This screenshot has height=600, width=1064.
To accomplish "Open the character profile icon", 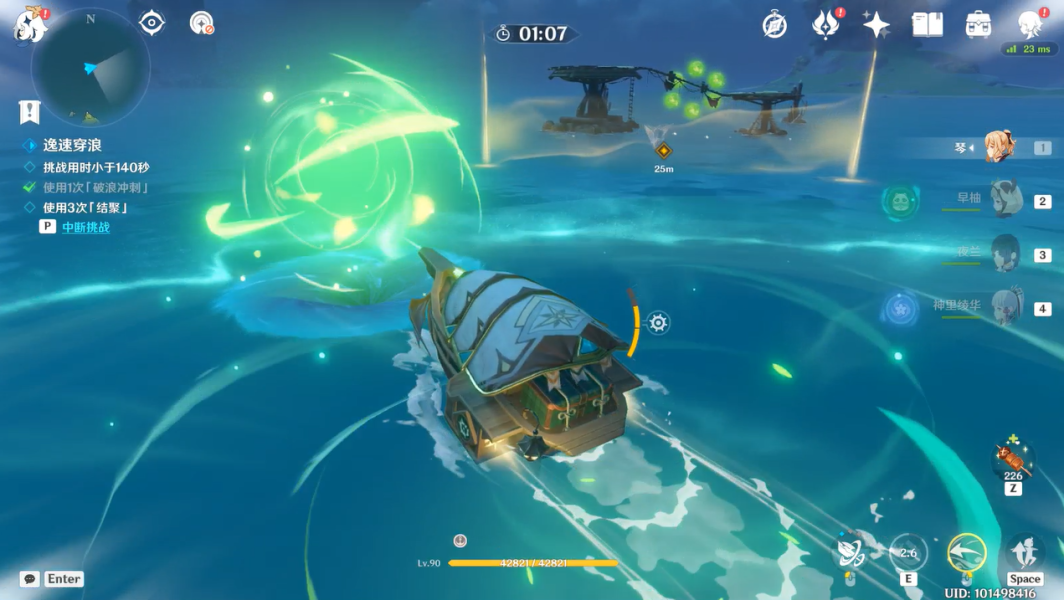I will (x=1030, y=24).
